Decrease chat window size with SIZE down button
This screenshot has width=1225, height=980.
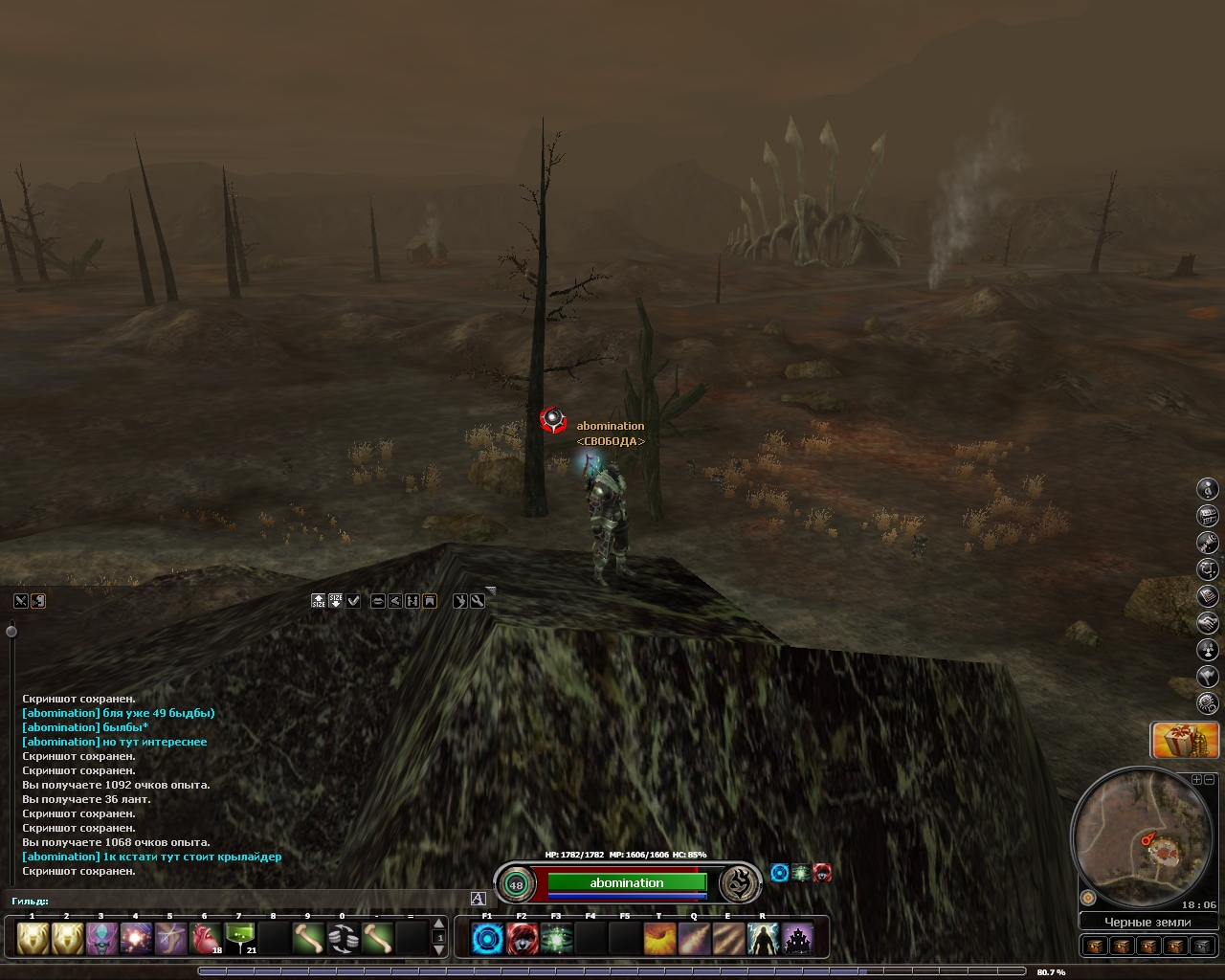336,601
